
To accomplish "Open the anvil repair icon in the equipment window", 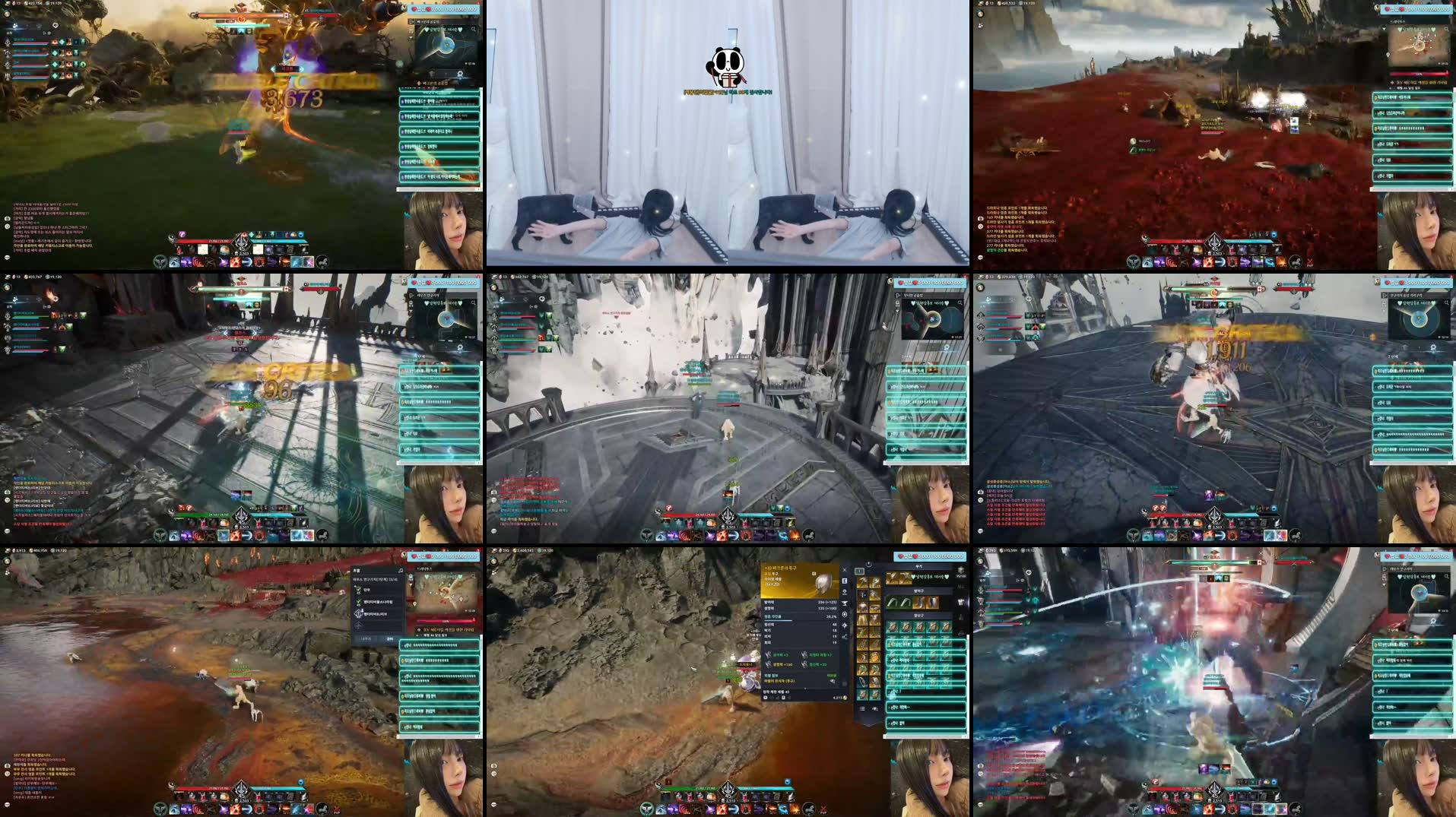I will (x=845, y=603).
